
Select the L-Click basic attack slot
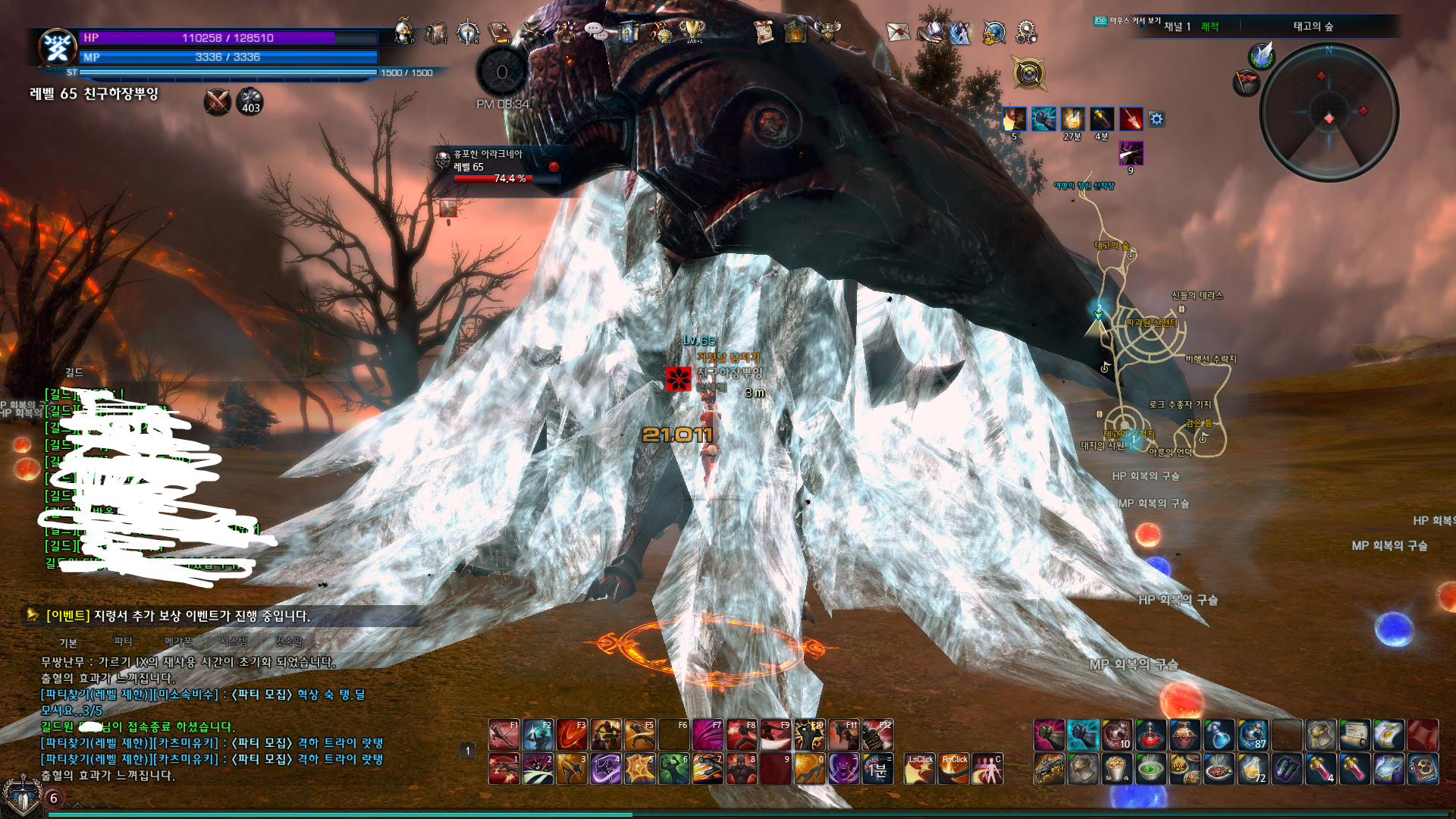click(x=920, y=769)
